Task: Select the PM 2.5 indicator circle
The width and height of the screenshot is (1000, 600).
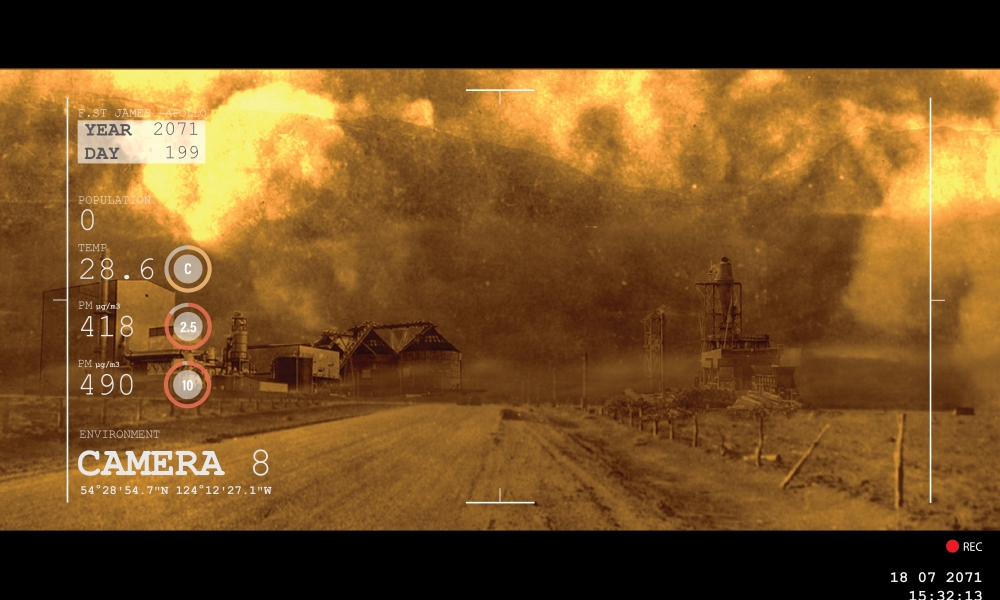Action: coord(187,327)
